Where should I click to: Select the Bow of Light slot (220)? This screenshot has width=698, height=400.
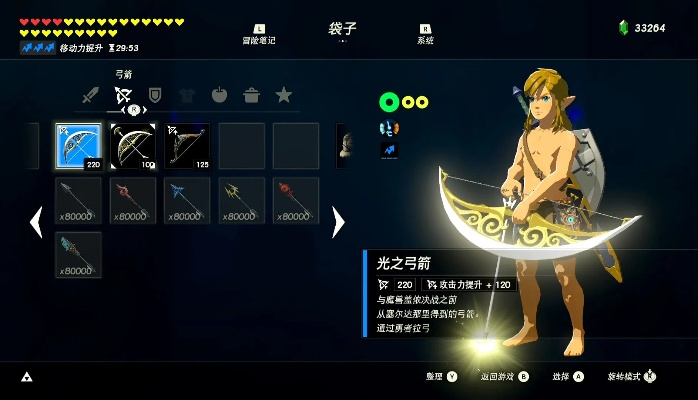78,146
